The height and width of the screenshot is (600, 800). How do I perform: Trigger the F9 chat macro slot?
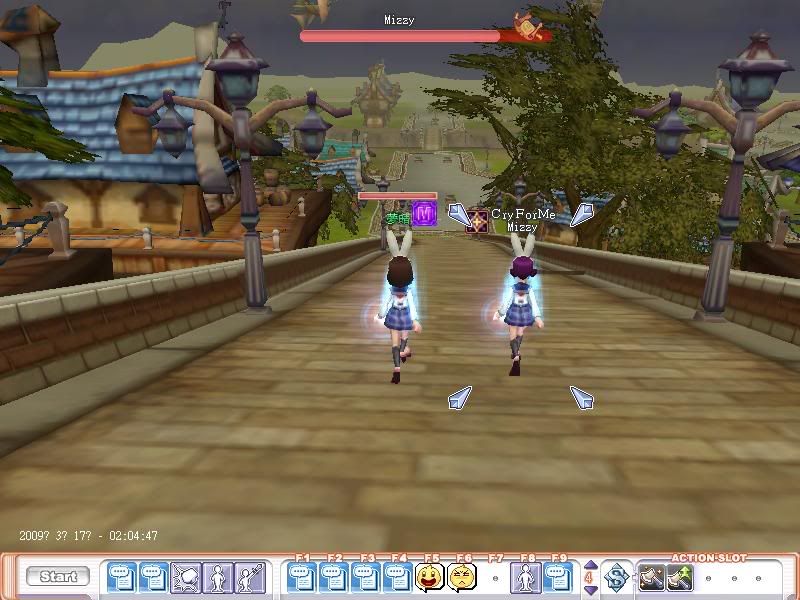click(x=558, y=577)
